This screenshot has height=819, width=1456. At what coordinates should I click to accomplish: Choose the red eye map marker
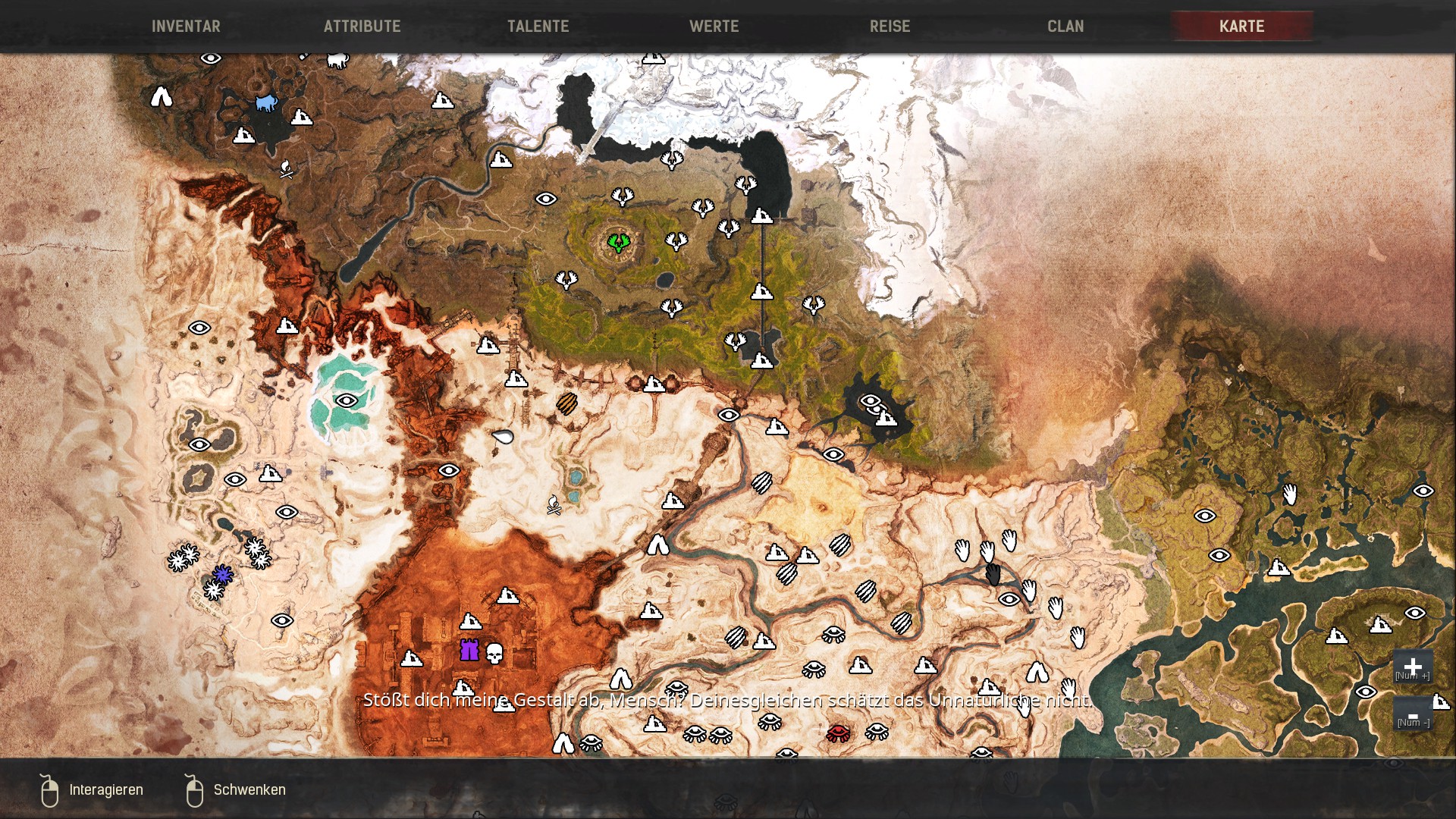click(838, 733)
